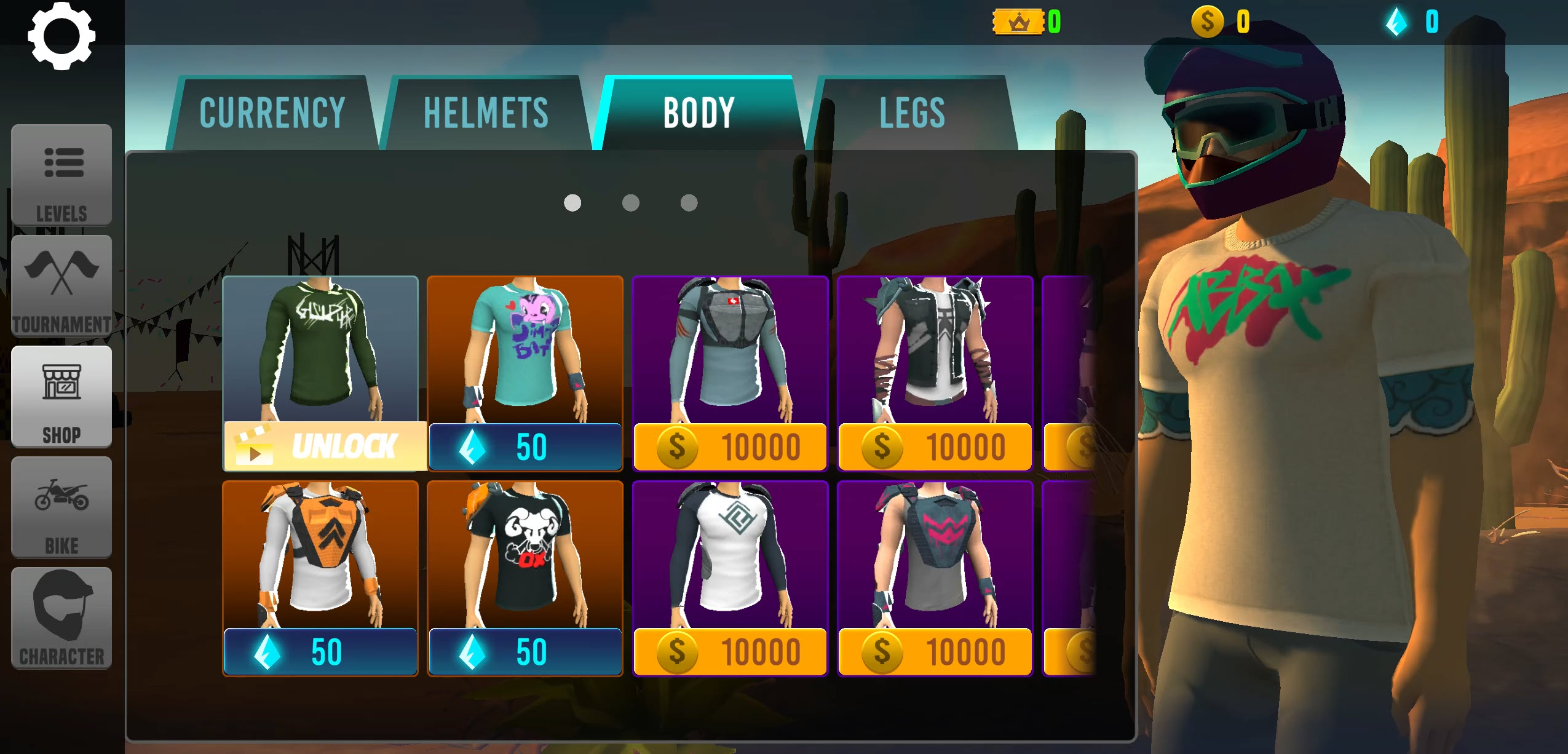
Task: Switch to the Currency tab
Action: pyautogui.click(x=272, y=113)
